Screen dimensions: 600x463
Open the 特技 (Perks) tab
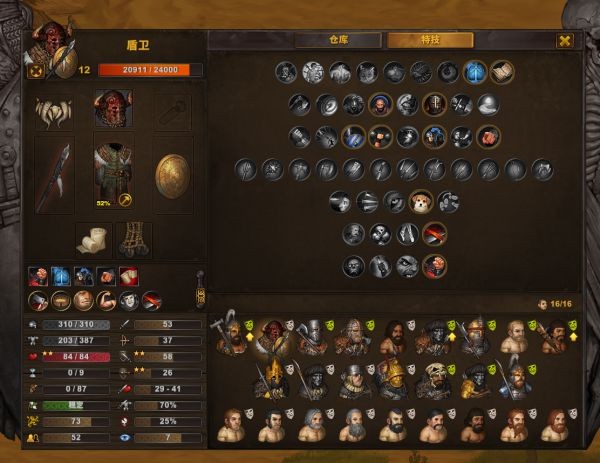point(430,40)
